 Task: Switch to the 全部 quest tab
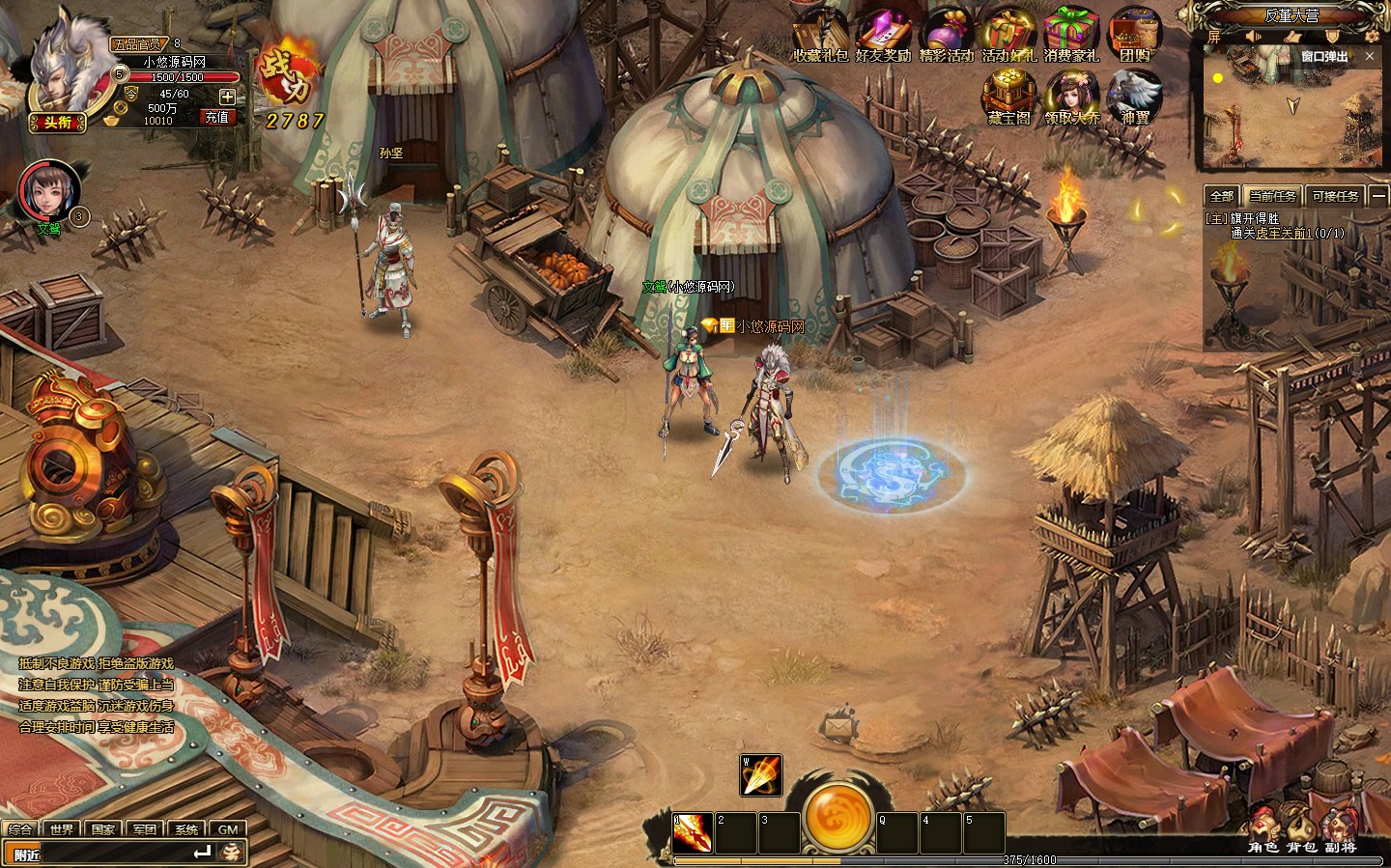(1222, 196)
